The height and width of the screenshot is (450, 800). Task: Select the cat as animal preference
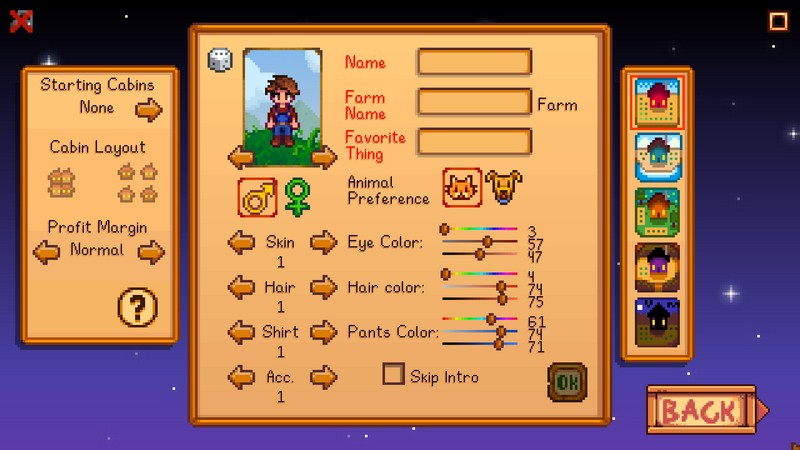(462, 188)
